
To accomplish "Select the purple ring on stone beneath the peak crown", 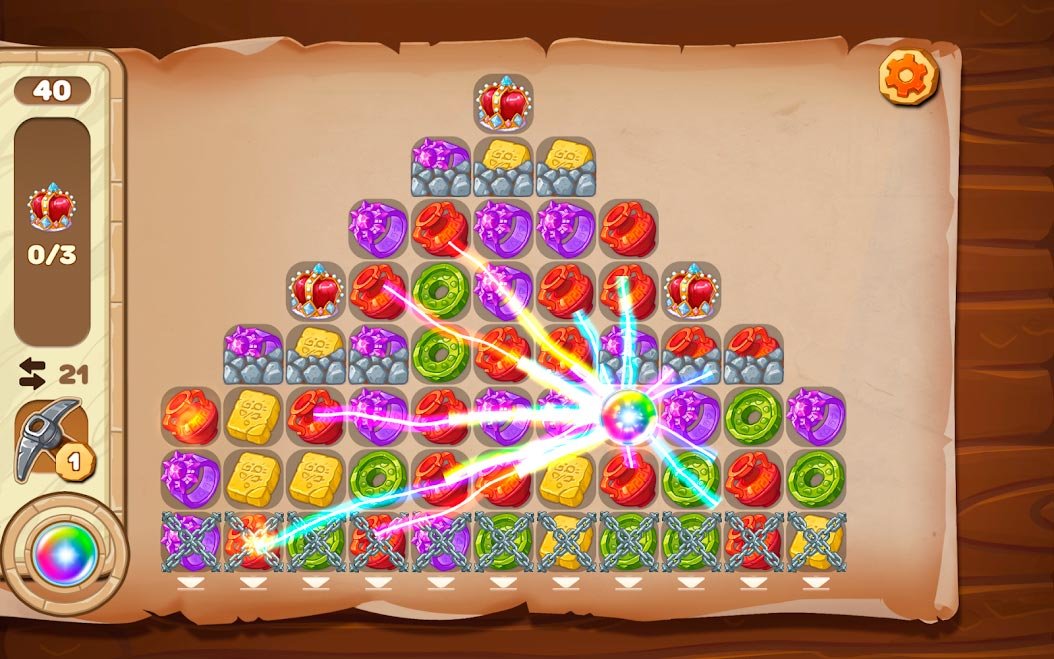I will click(441, 165).
